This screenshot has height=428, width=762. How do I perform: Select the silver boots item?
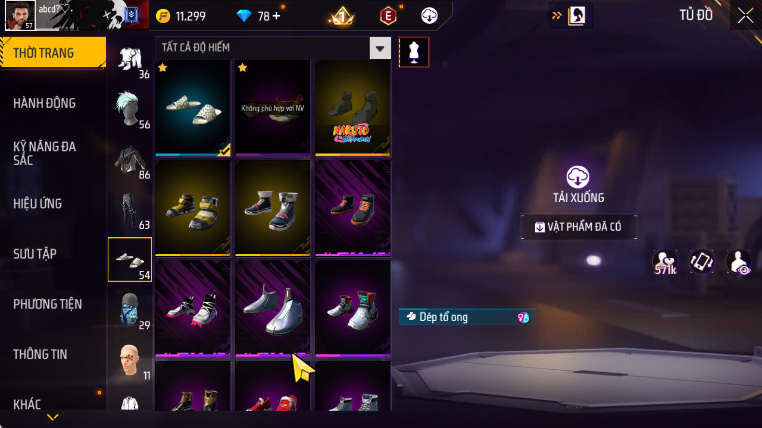pyautogui.click(x=273, y=307)
